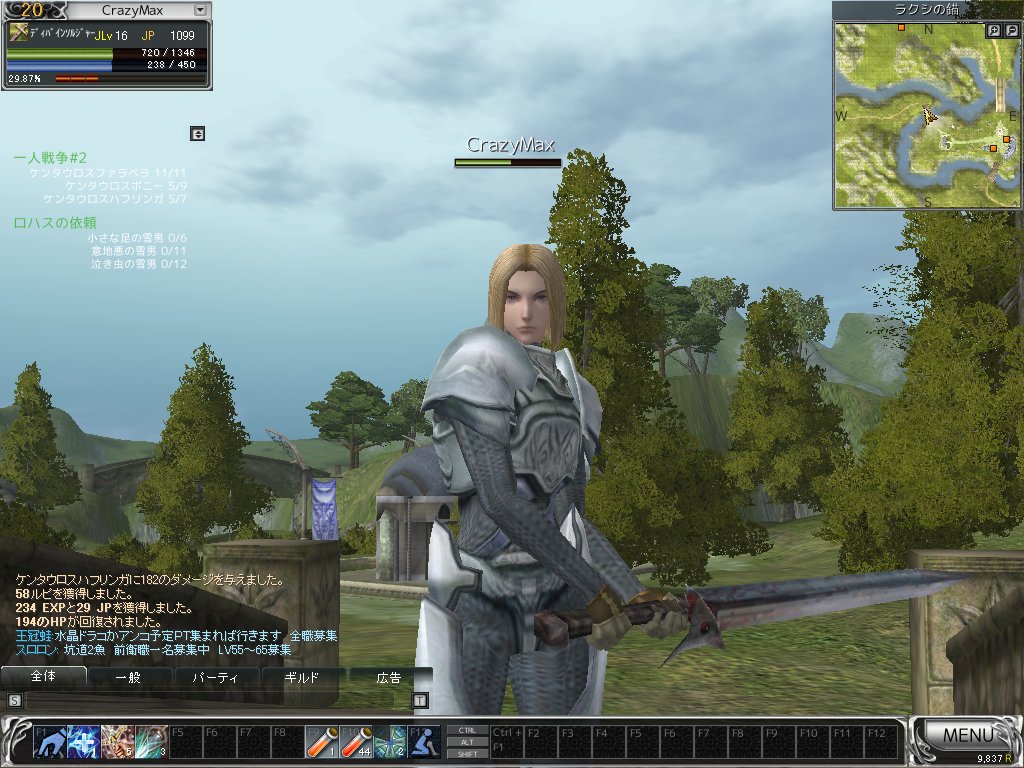Screen dimensions: 1024x768
Task: Activate the kneeling figure sit skill
Action: (x=425, y=741)
